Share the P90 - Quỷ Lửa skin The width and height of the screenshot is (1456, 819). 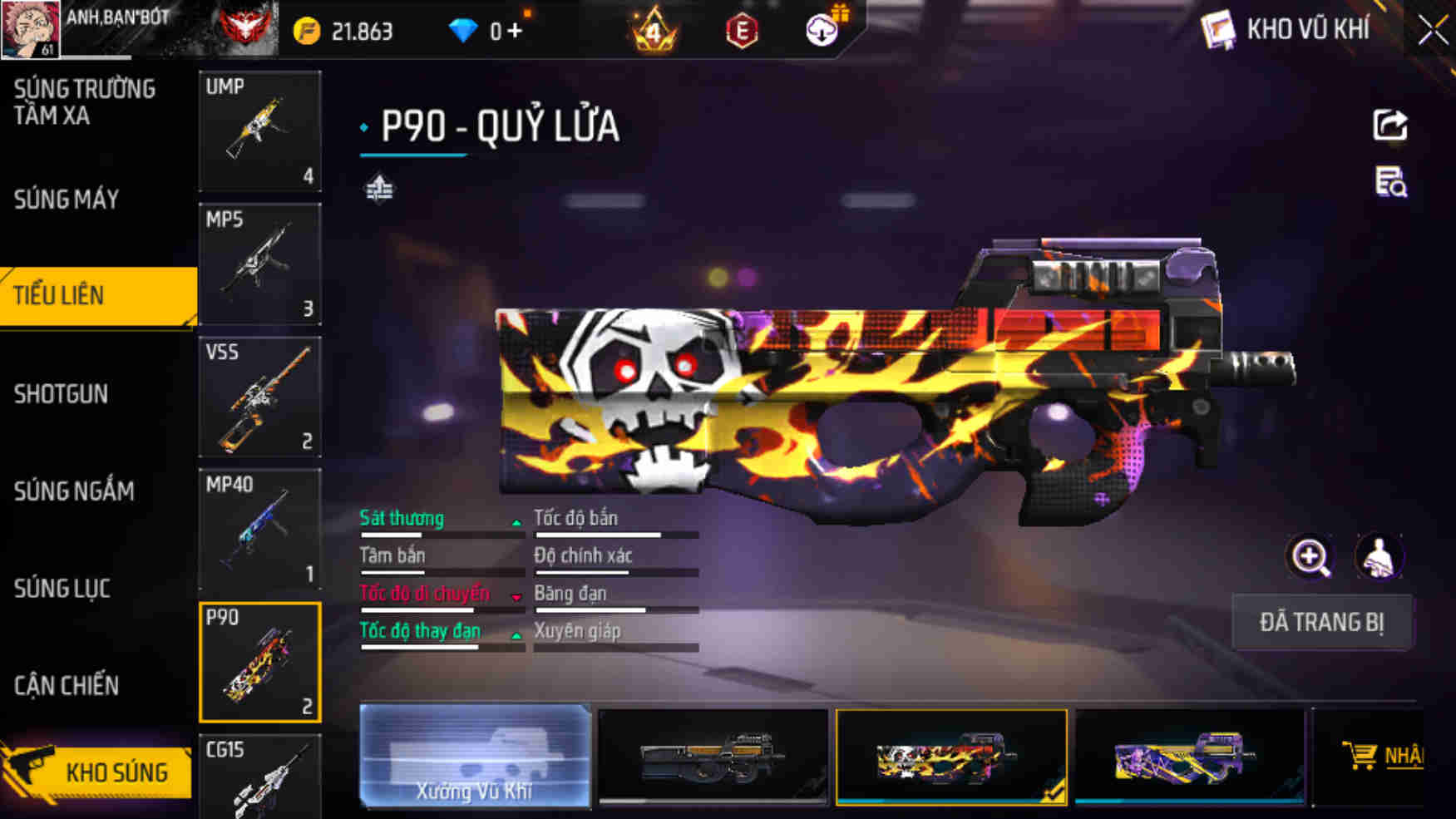[1389, 123]
